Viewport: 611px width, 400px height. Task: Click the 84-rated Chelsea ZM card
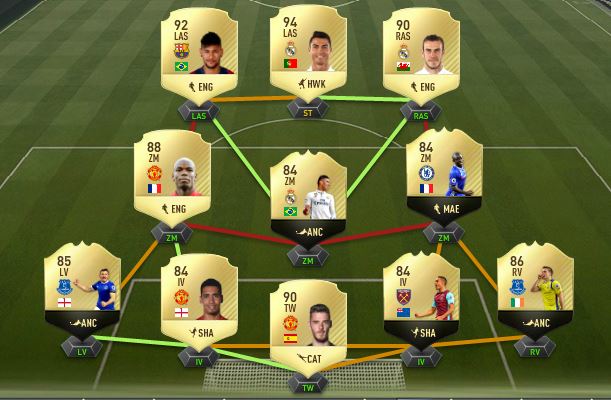(x=443, y=185)
